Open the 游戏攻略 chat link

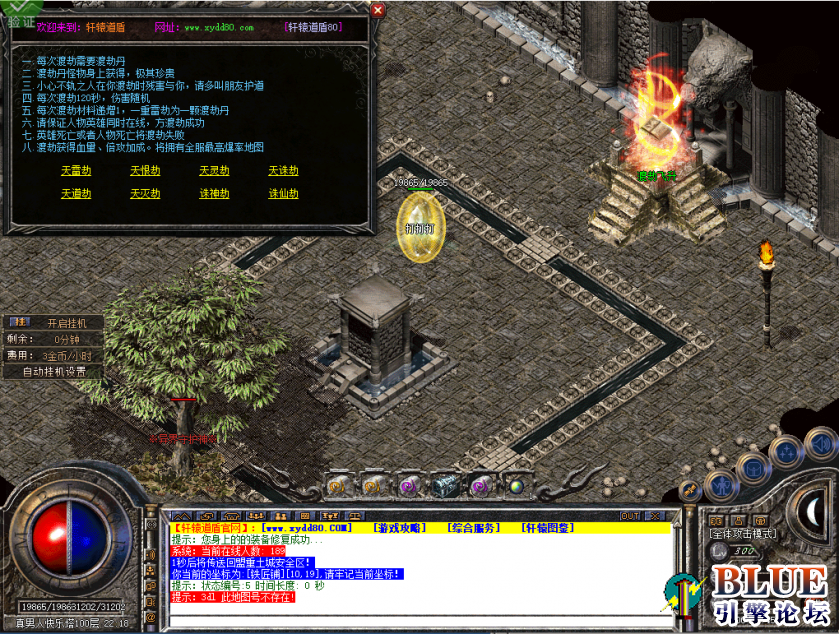[x=398, y=527]
